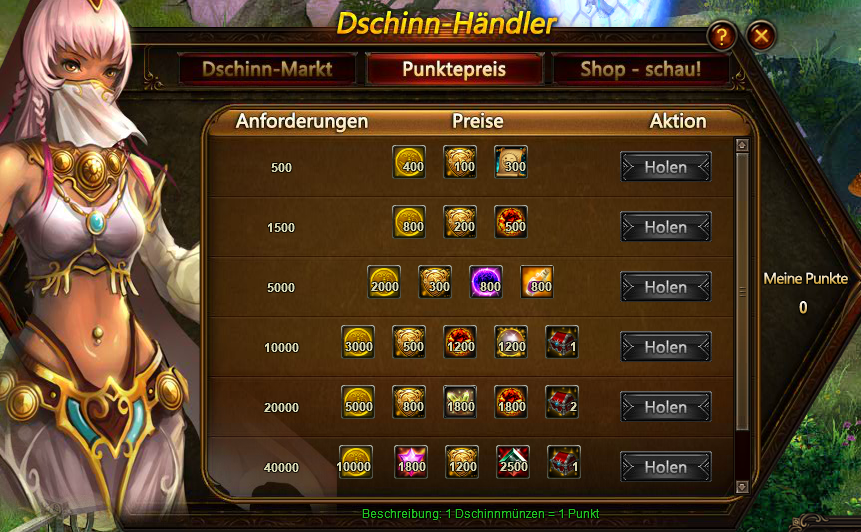Select the 3000 gold coin prize icon
The width and height of the screenshot is (861, 532).
pos(358,342)
